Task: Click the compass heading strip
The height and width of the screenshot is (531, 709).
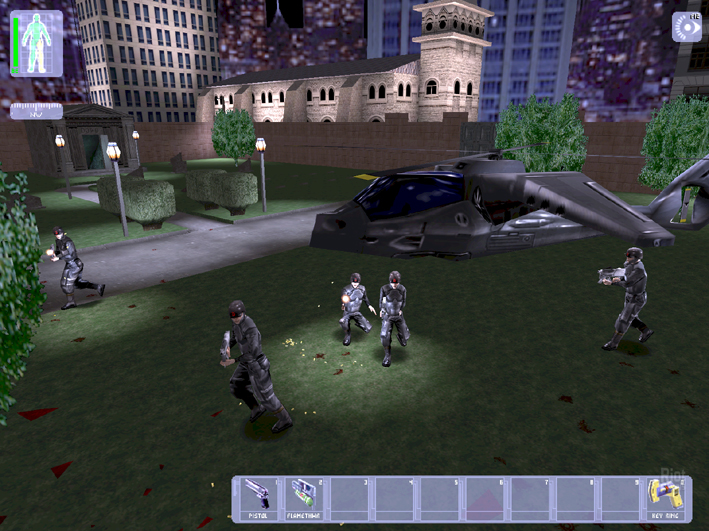Action: (36, 111)
